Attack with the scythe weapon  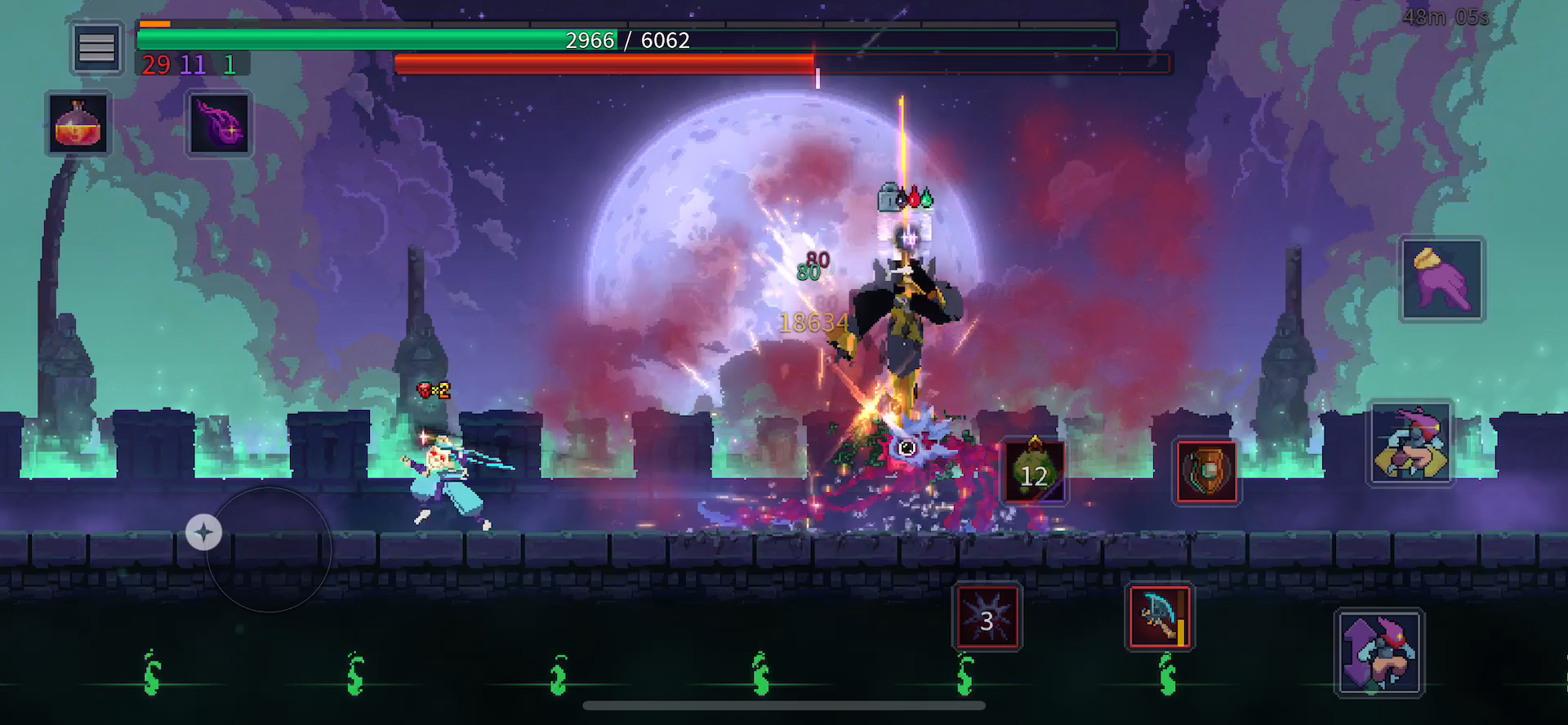pyautogui.click(x=1160, y=617)
